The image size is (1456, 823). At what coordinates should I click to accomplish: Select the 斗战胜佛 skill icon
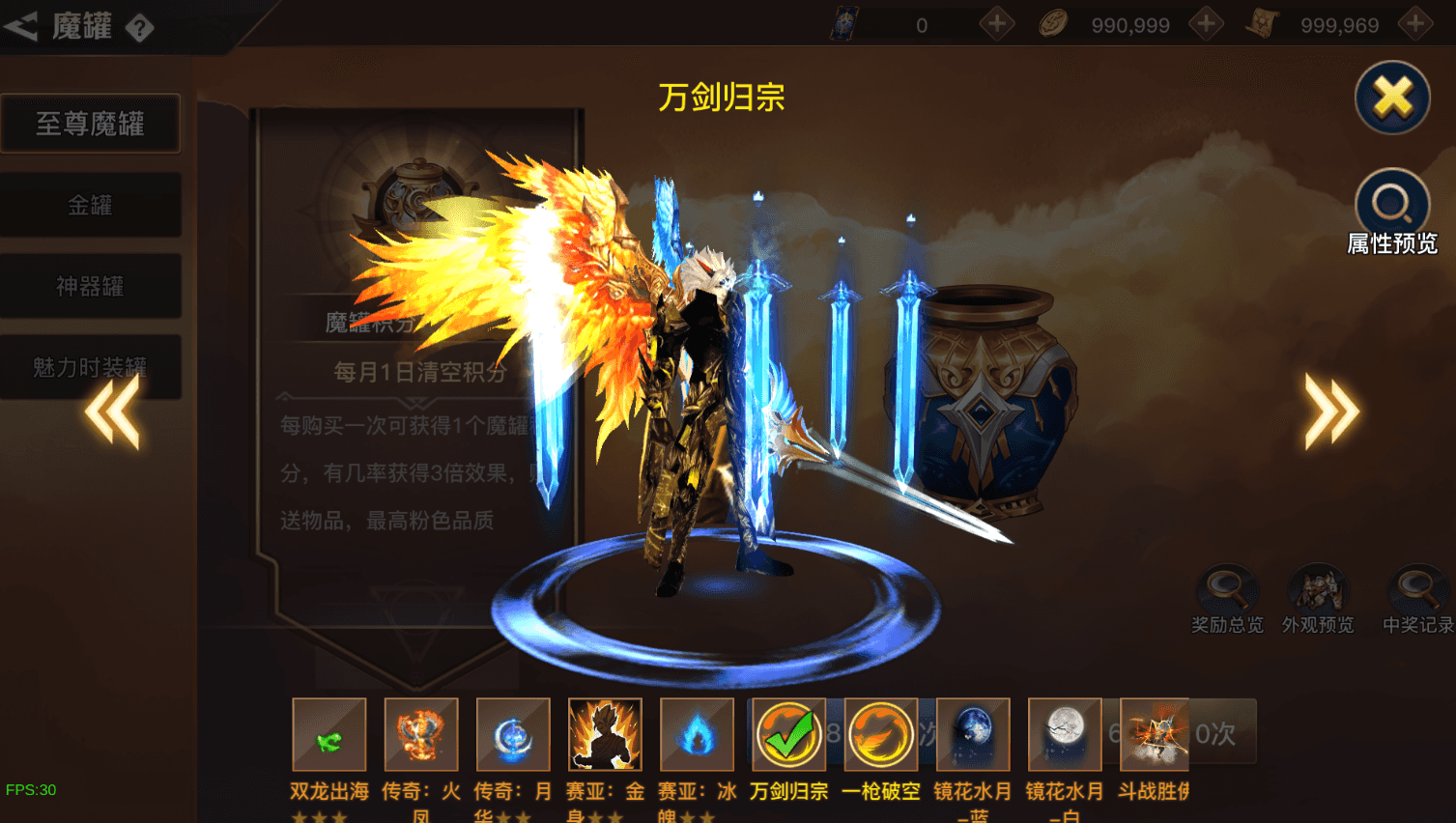pyautogui.click(x=1156, y=734)
